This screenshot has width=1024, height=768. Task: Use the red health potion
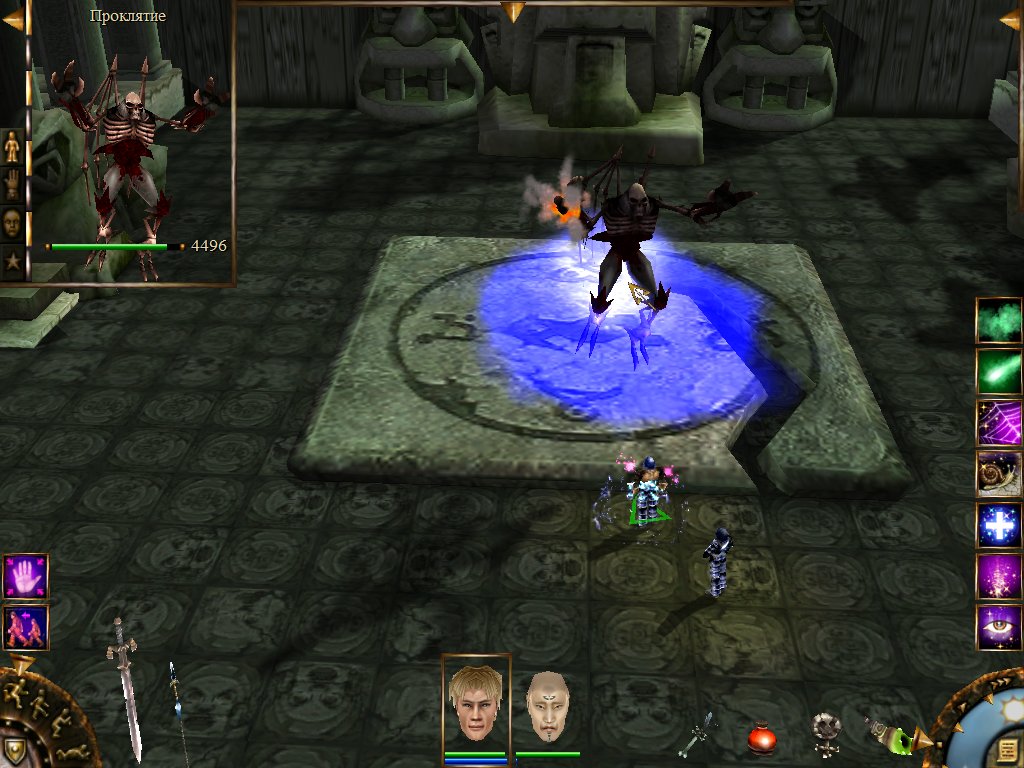[x=763, y=738]
